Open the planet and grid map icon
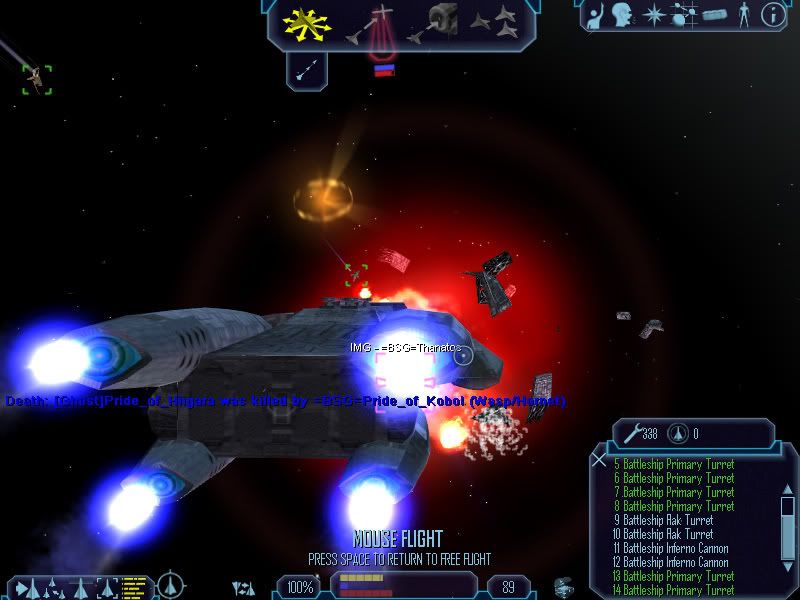The height and width of the screenshot is (600, 800). [x=685, y=15]
